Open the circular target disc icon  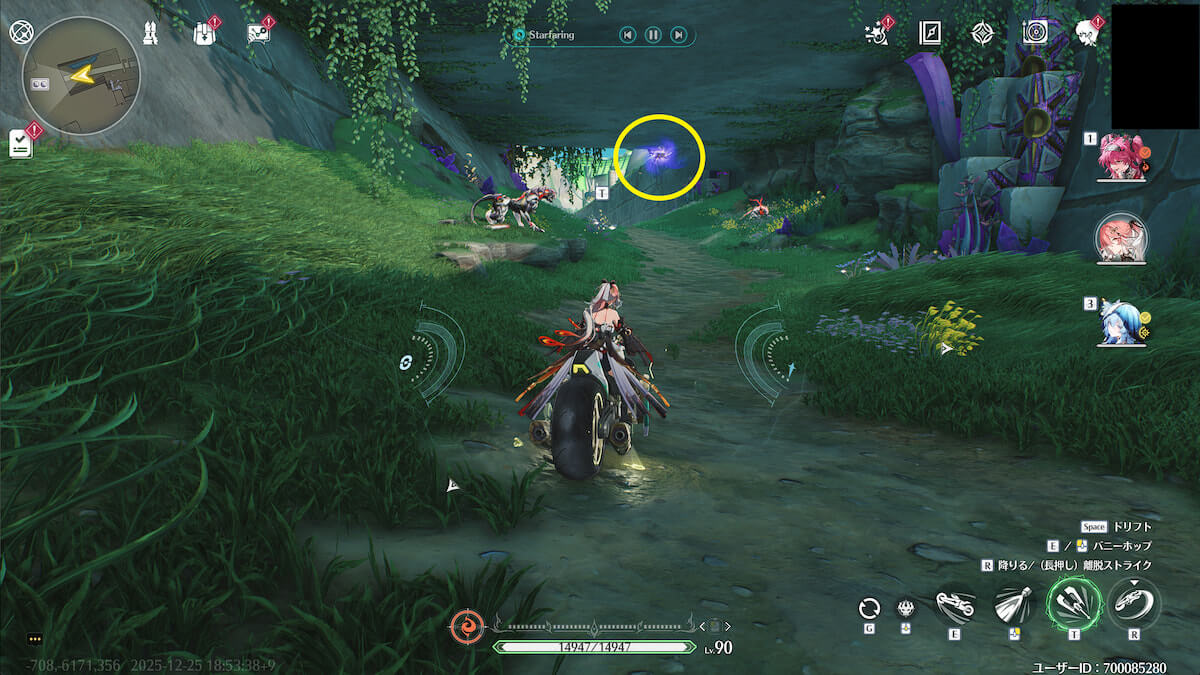1035,33
